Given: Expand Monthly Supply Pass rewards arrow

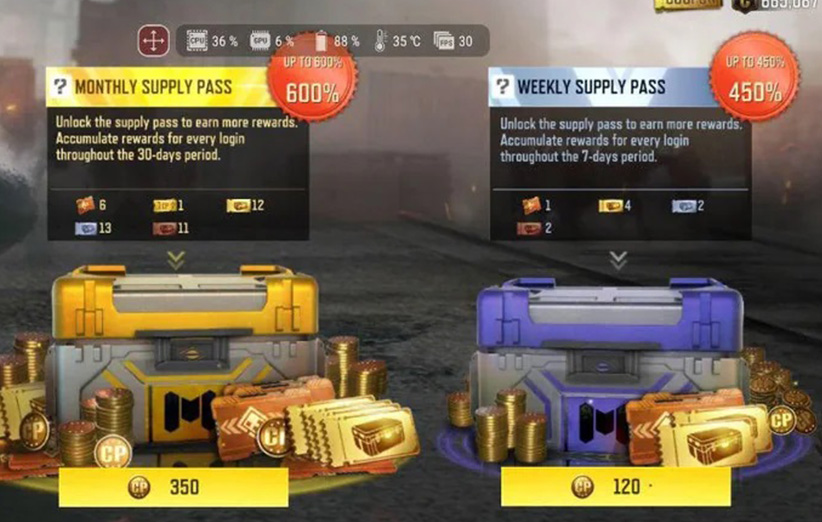Looking at the screenshot, I should point(176,259).
